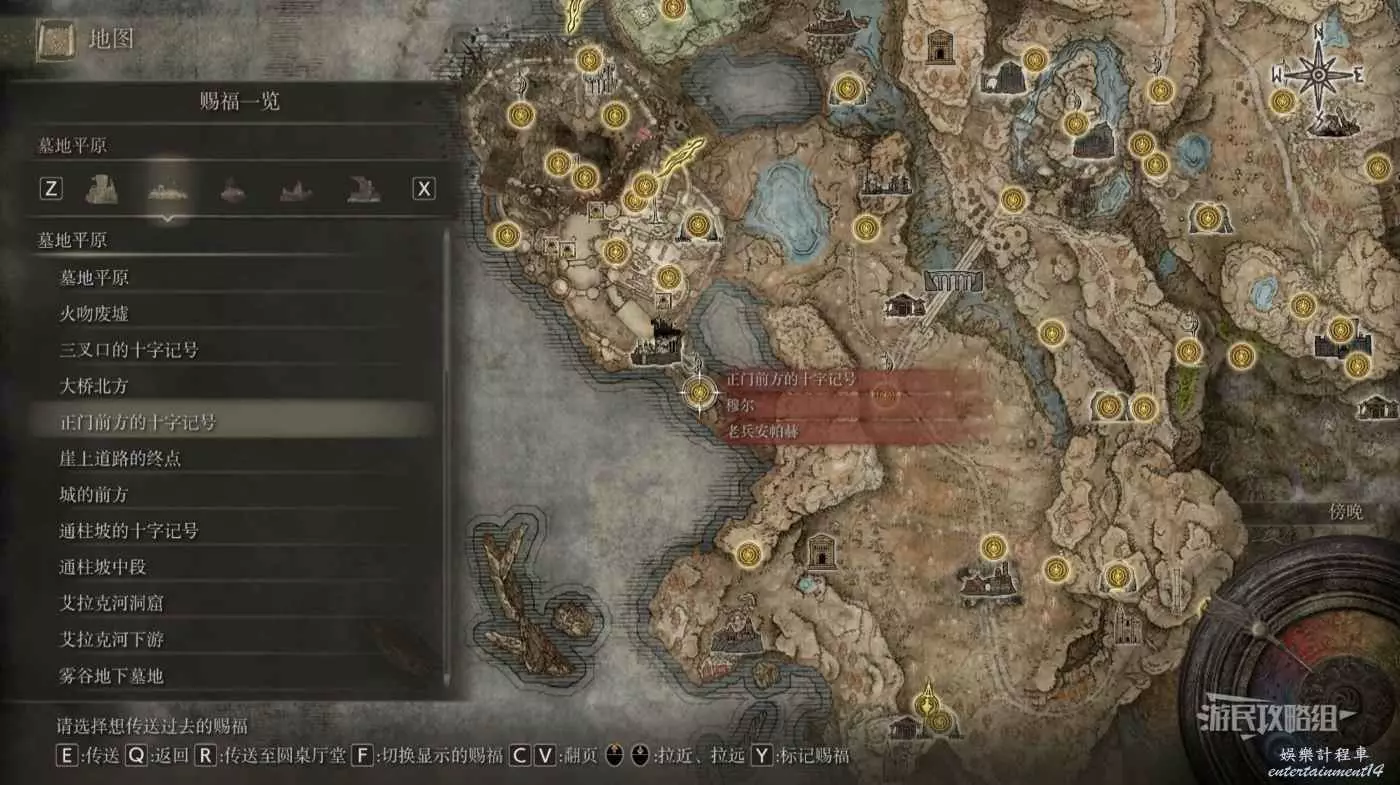This screenshot has height=785, width=1400.
Task: Click the grace marker under the map cursor
Action: click(698, 392)
